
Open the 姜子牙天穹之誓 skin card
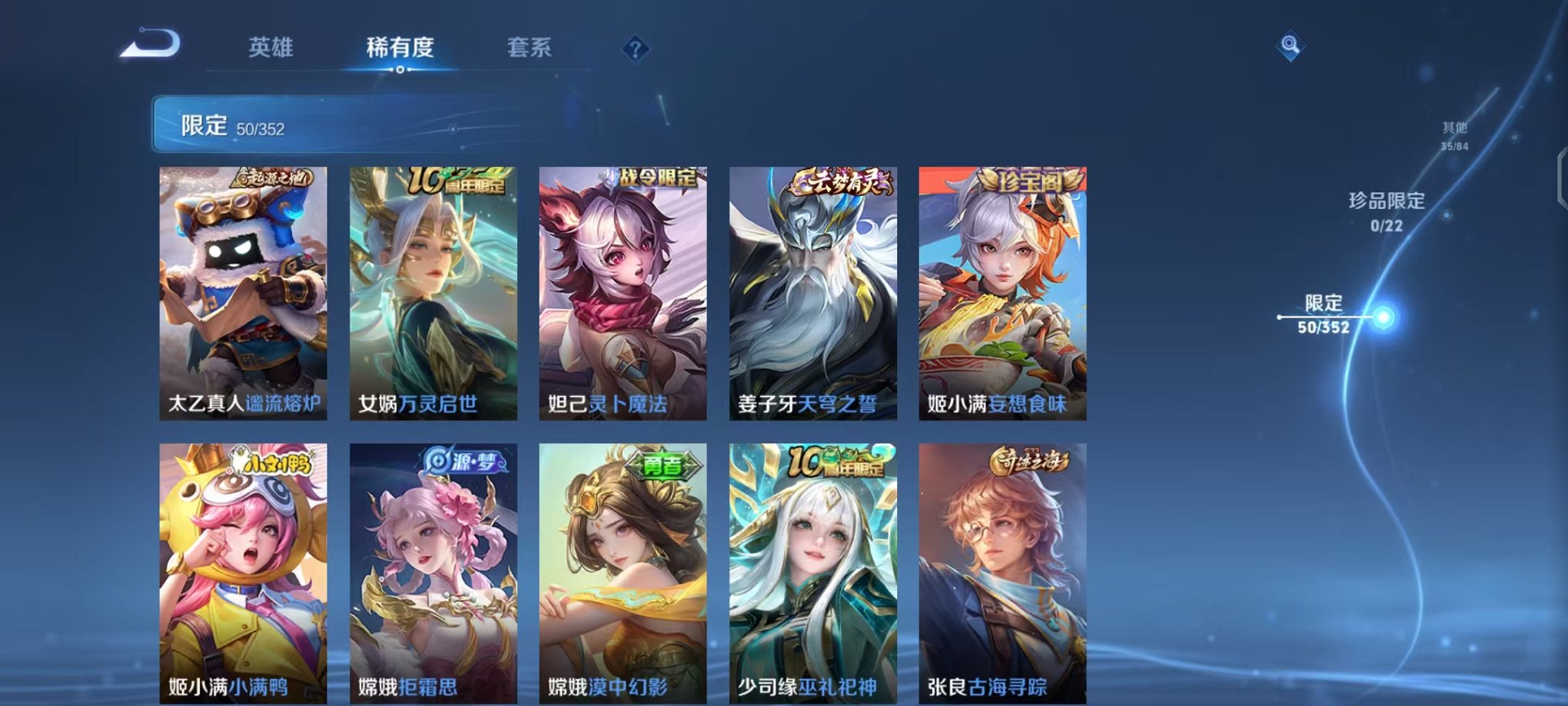click(x=815, y=292)
